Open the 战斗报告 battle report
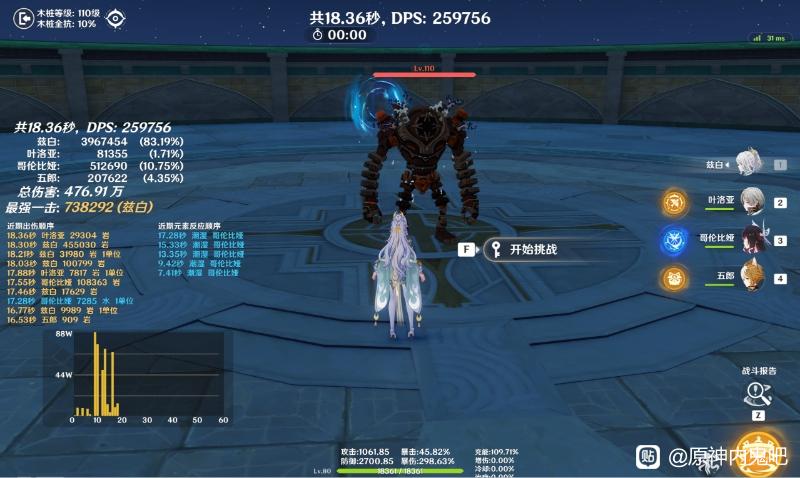 tap(757, 392)
